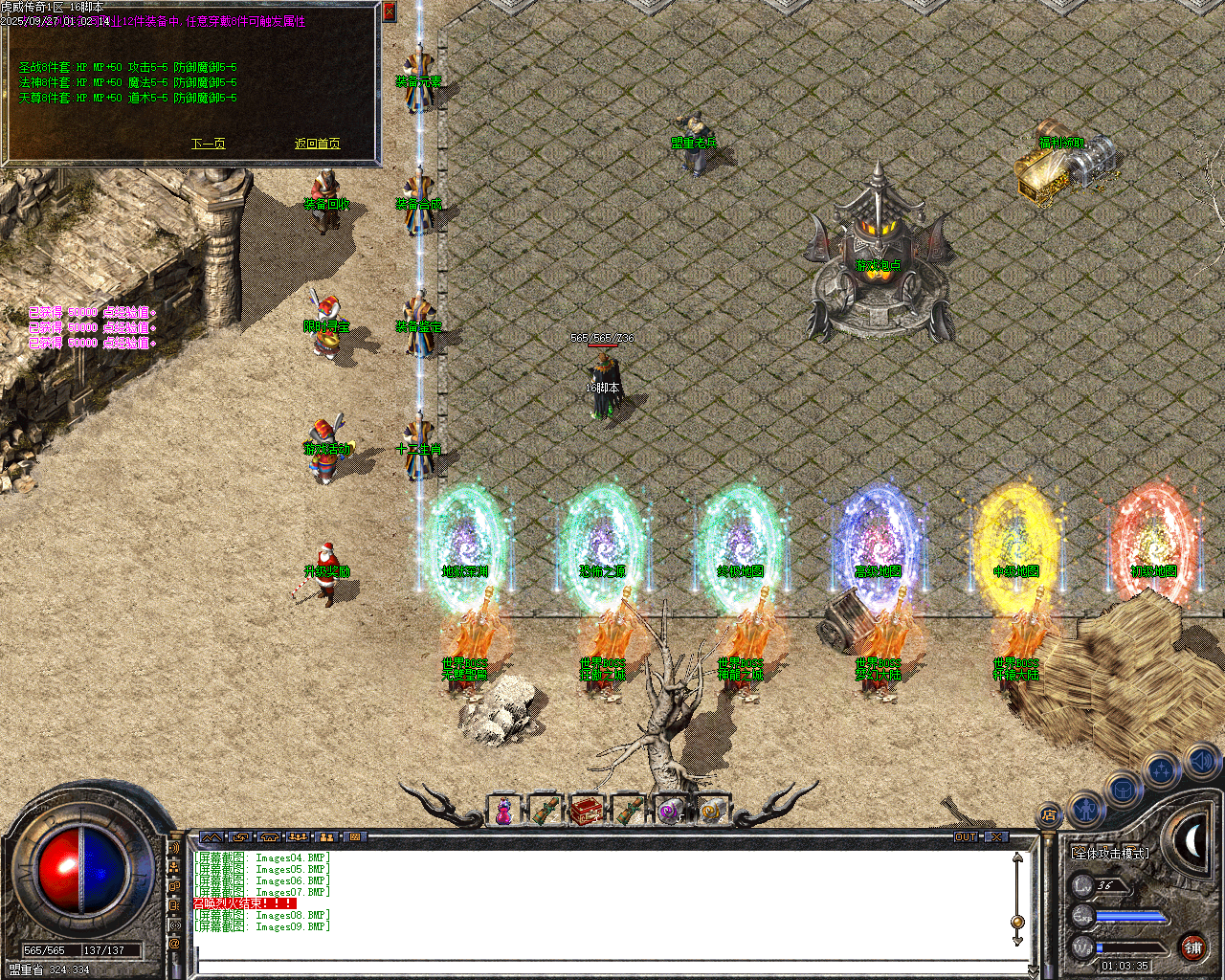Toggle the @ chat channel icon

tap(173, 941)
